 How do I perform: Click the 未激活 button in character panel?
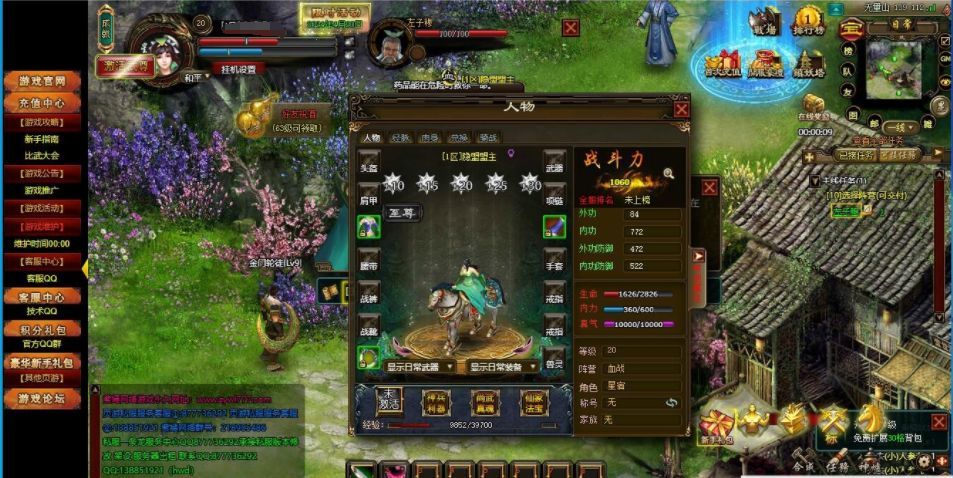[x=388, y=400]
